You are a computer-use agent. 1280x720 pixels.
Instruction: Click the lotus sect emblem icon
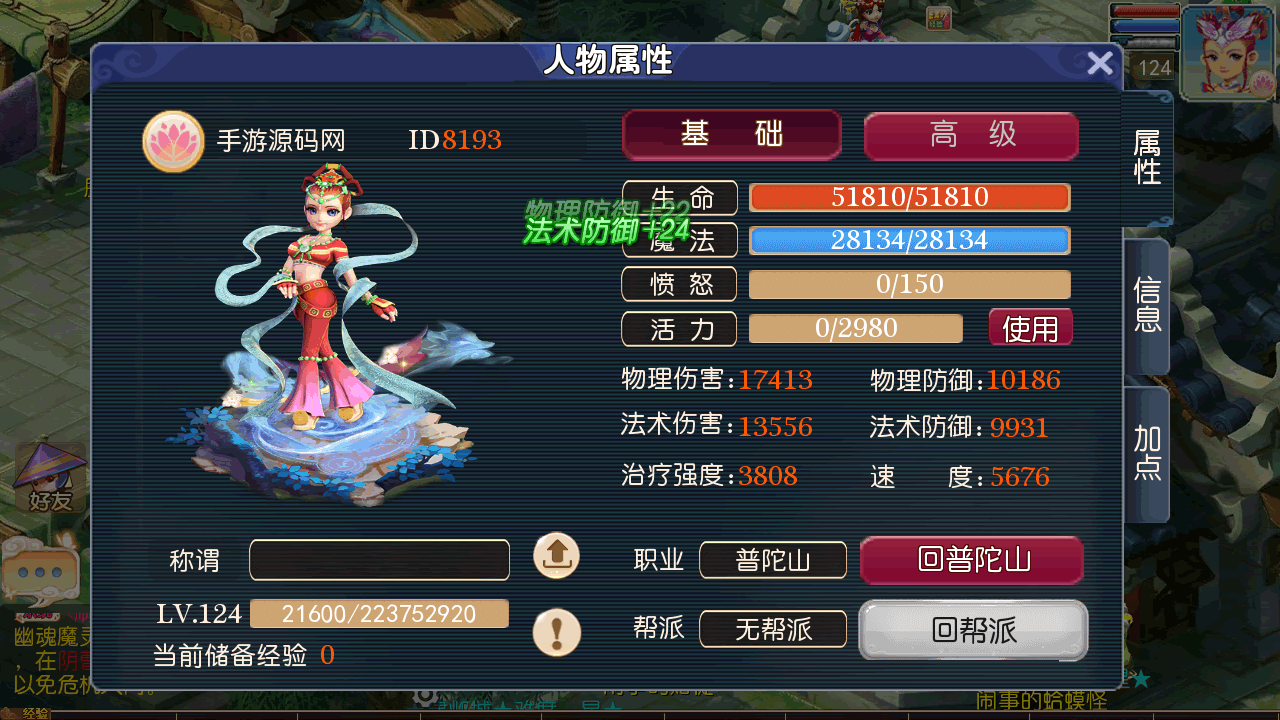(174, 142)
